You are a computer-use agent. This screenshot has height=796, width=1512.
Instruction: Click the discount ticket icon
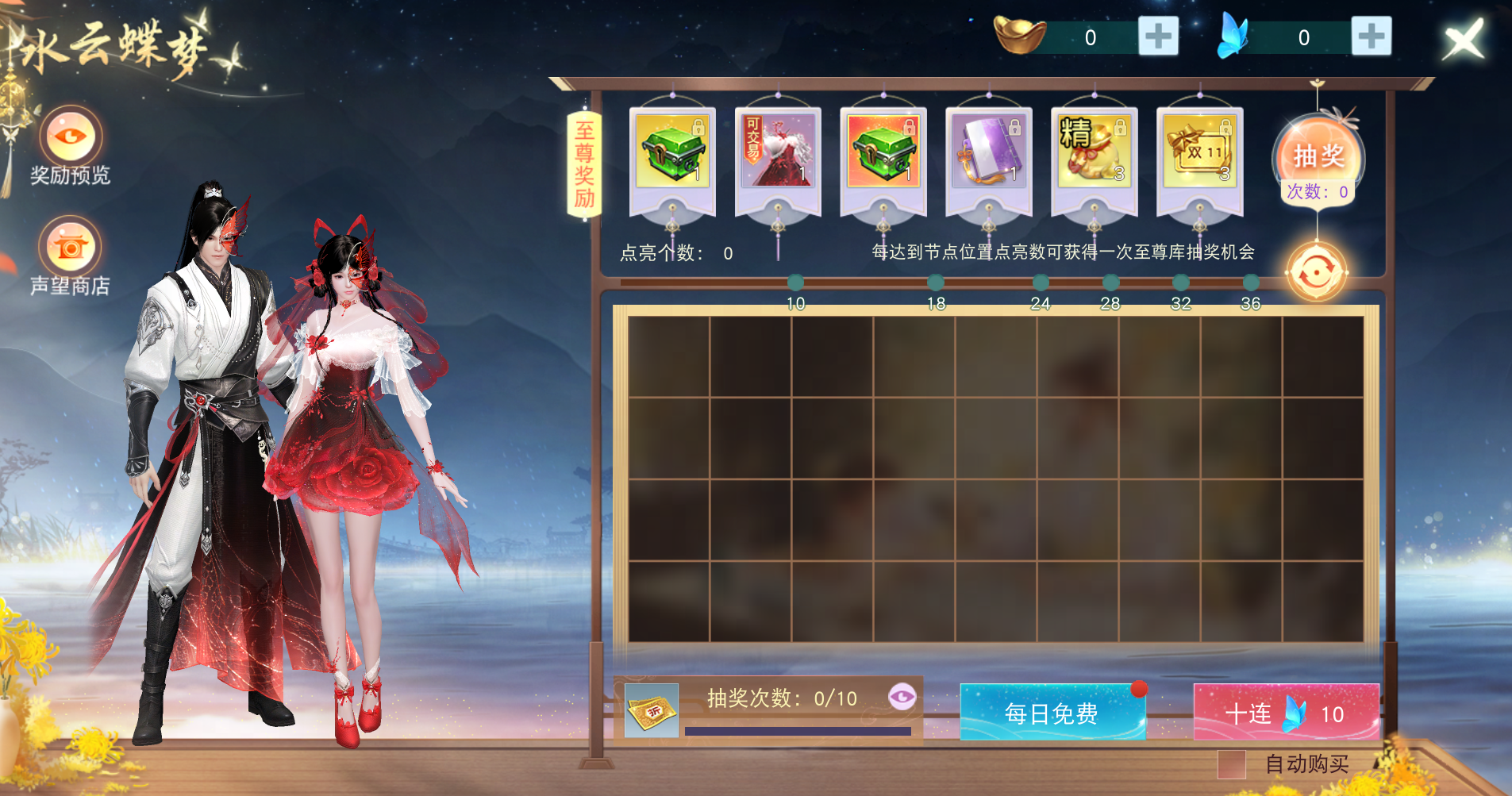coord(652,710)
